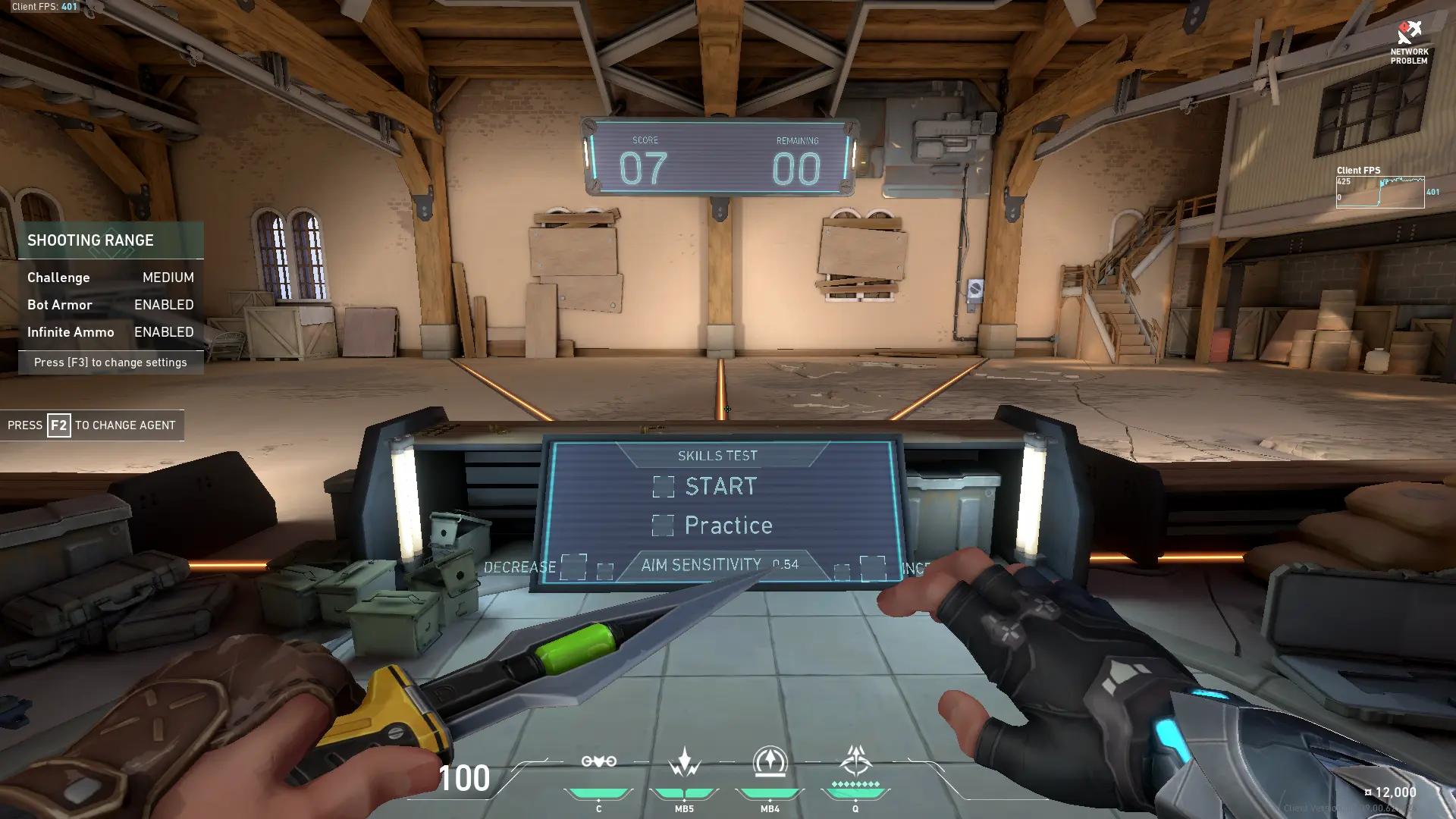Activate the ability icon labeled C
This screenshot has height=819, width=1456.
(x=598, y=761)
